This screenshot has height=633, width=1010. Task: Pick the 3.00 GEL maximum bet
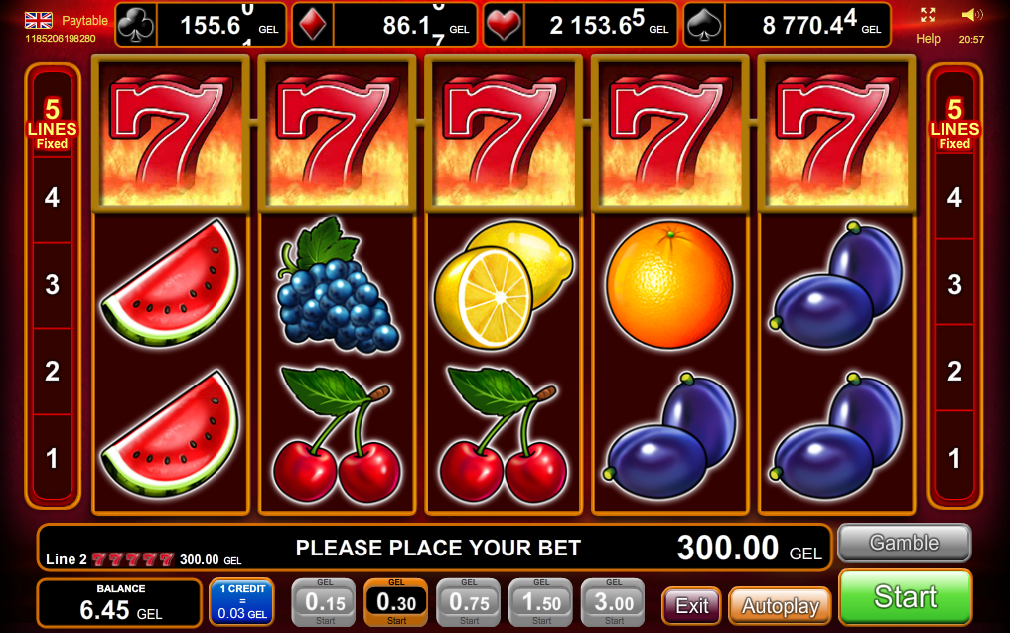click(613, 602)
